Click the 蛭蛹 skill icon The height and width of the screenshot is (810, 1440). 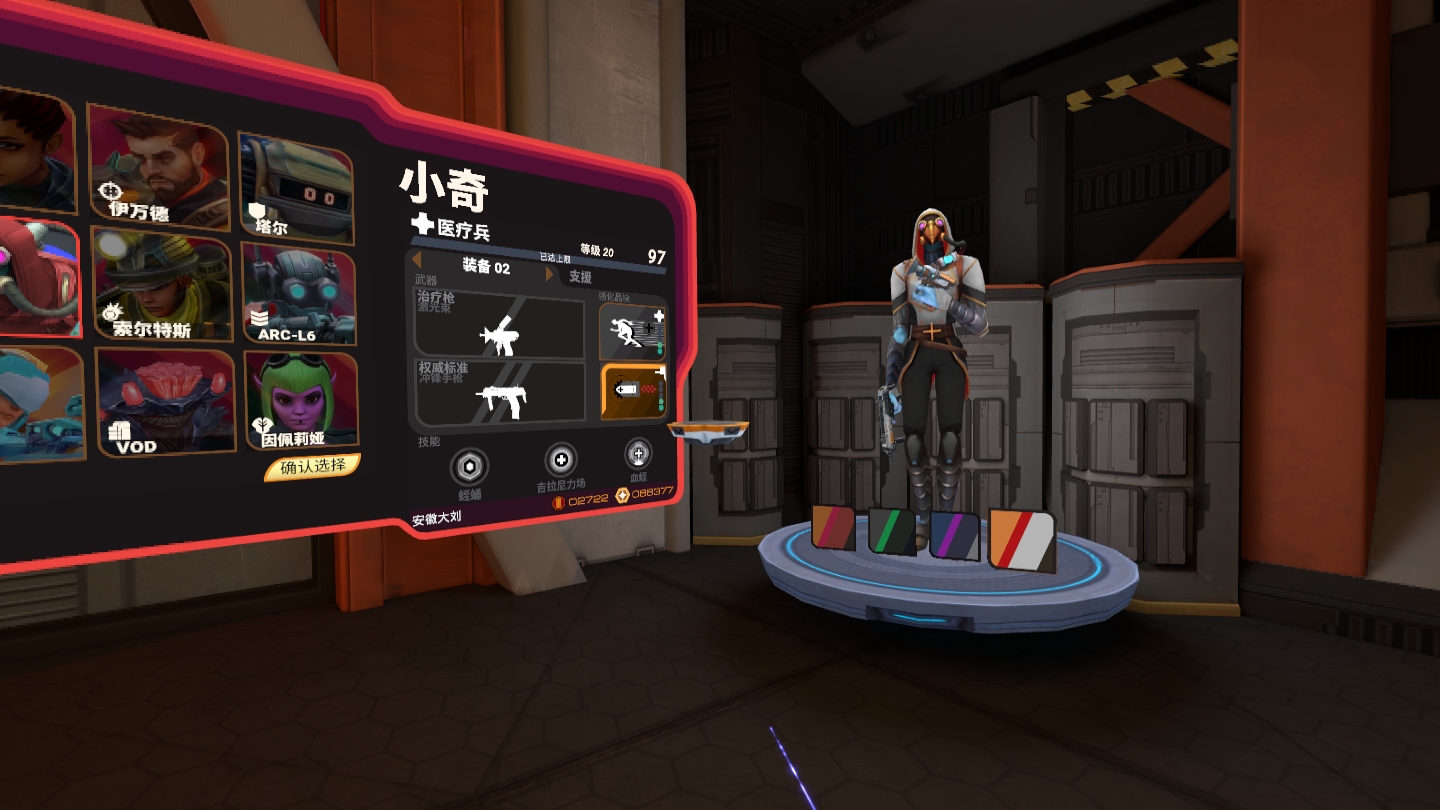click(x=468, y=467)
